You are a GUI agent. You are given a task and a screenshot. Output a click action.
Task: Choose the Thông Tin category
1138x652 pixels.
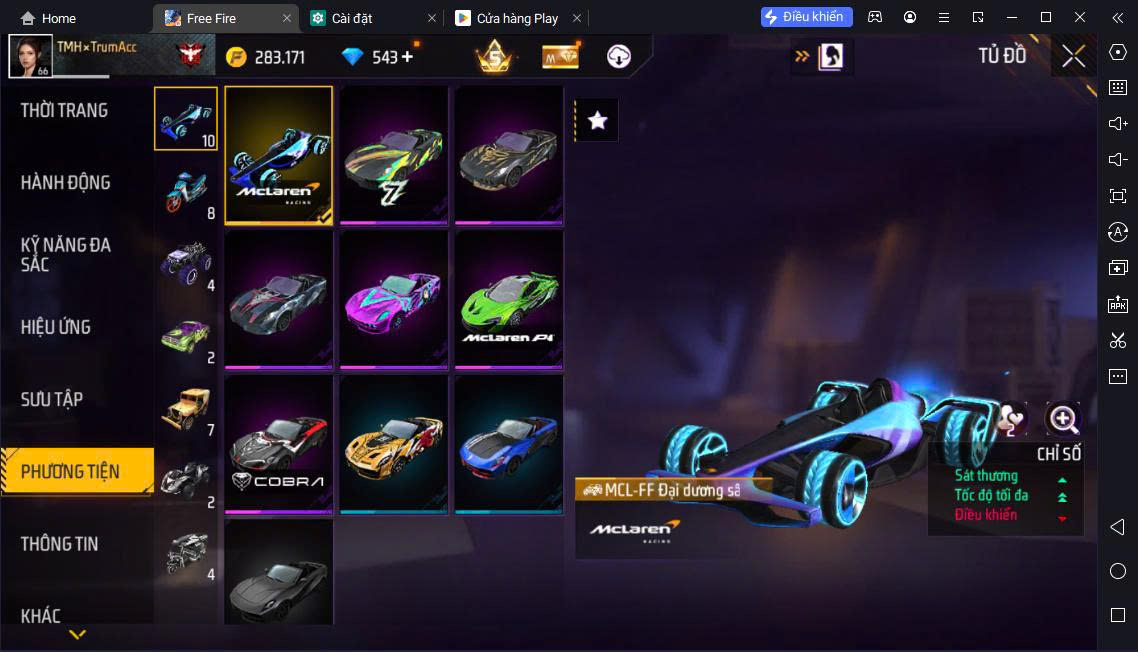point(60,544)
